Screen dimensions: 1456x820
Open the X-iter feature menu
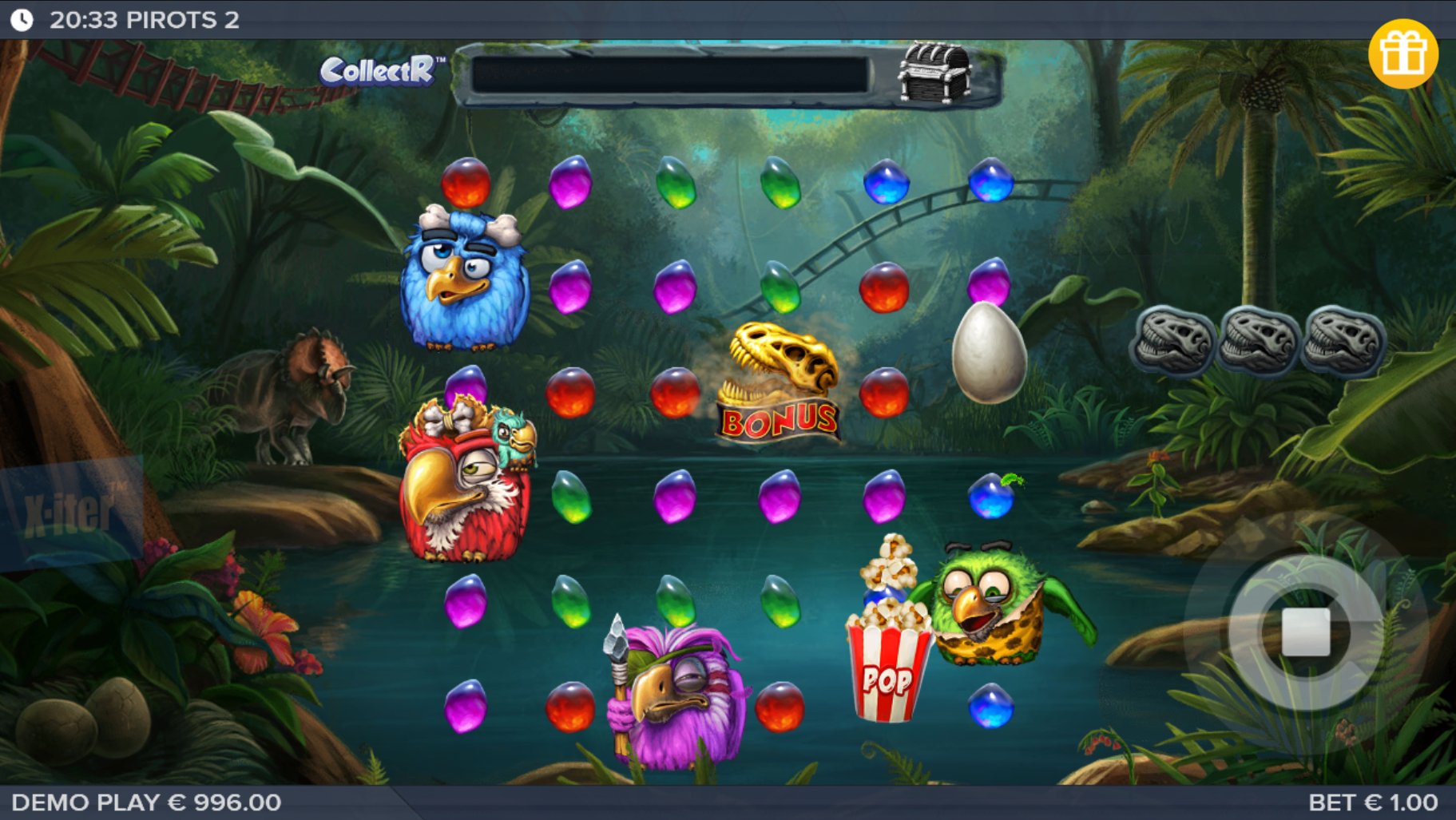tap(70, 512)
